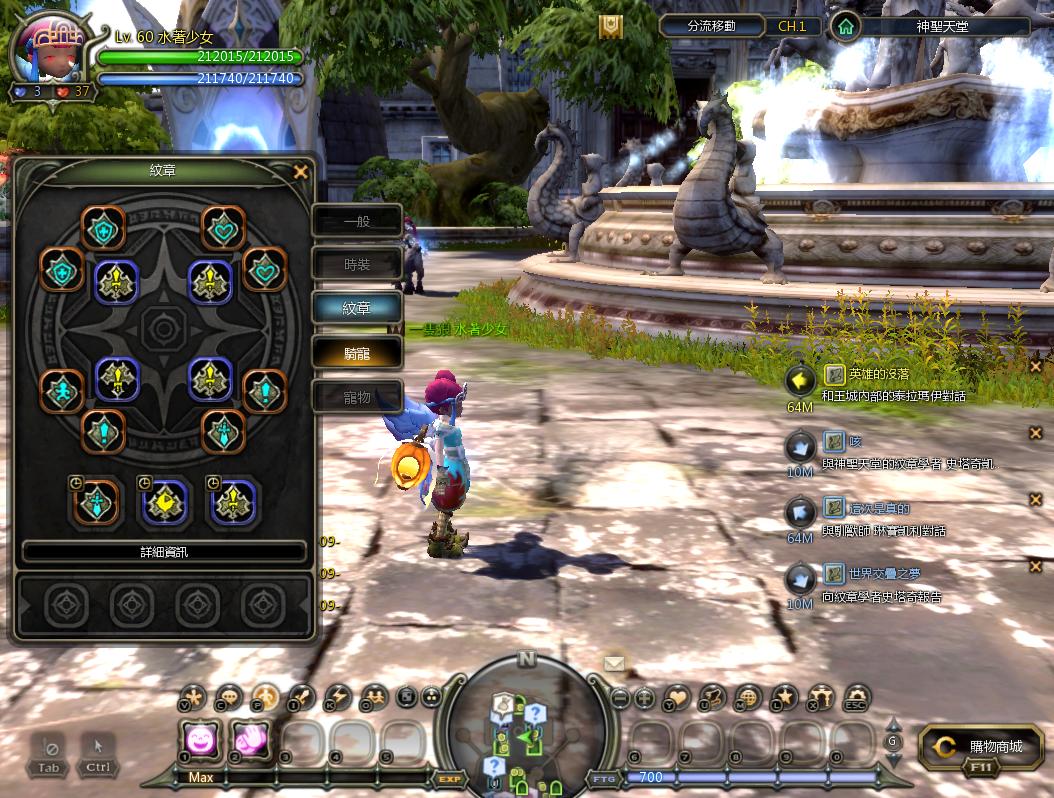Switch to the 寵物 tab

(x=357, y=397)
